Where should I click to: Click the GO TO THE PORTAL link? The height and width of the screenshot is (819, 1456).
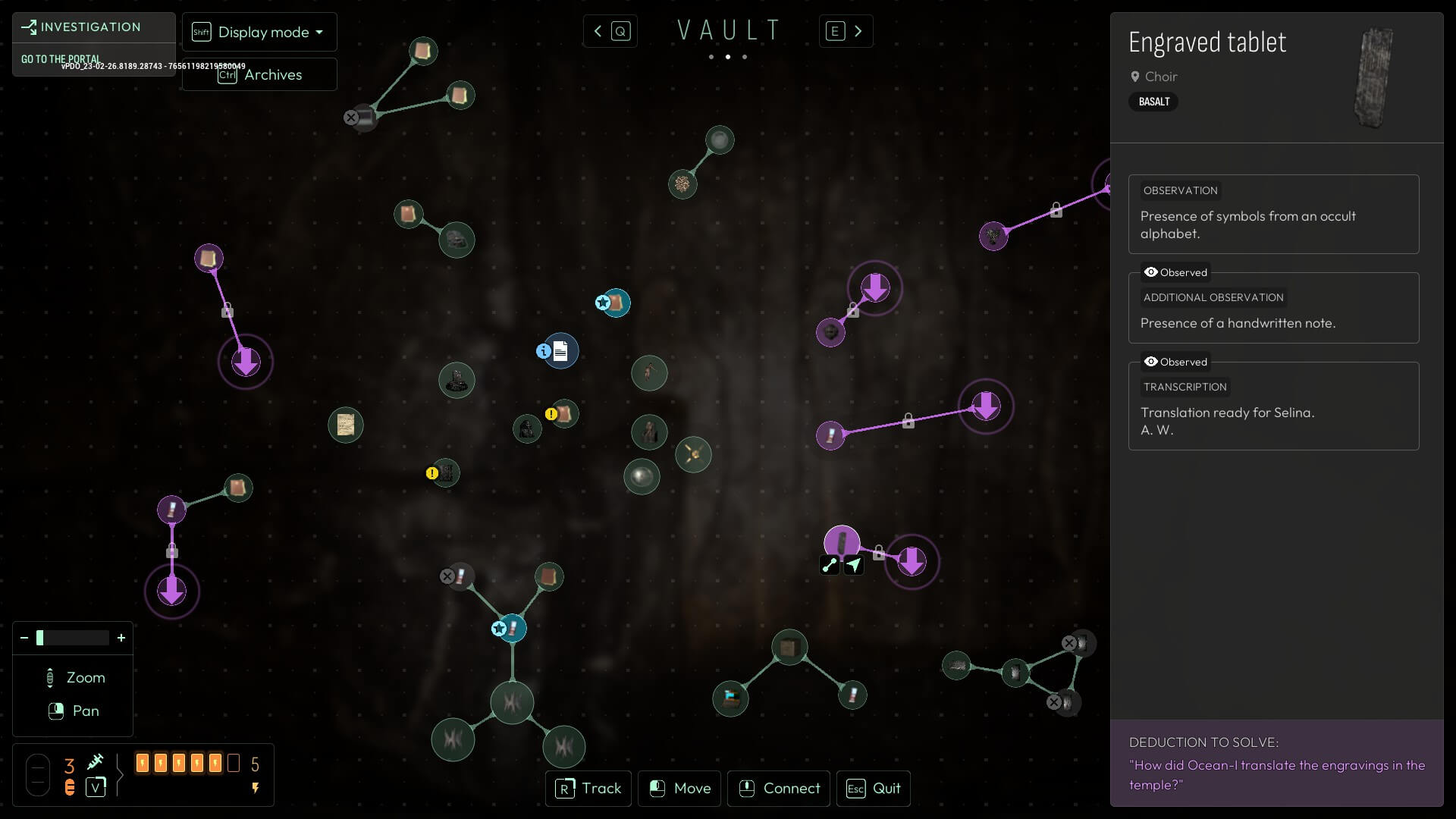point(61,58)
